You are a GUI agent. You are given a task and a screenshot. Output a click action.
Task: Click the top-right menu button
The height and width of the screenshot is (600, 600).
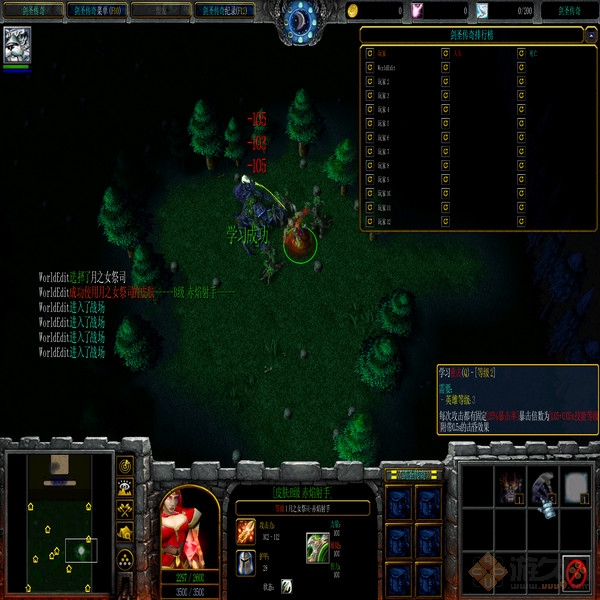[569, 11]
